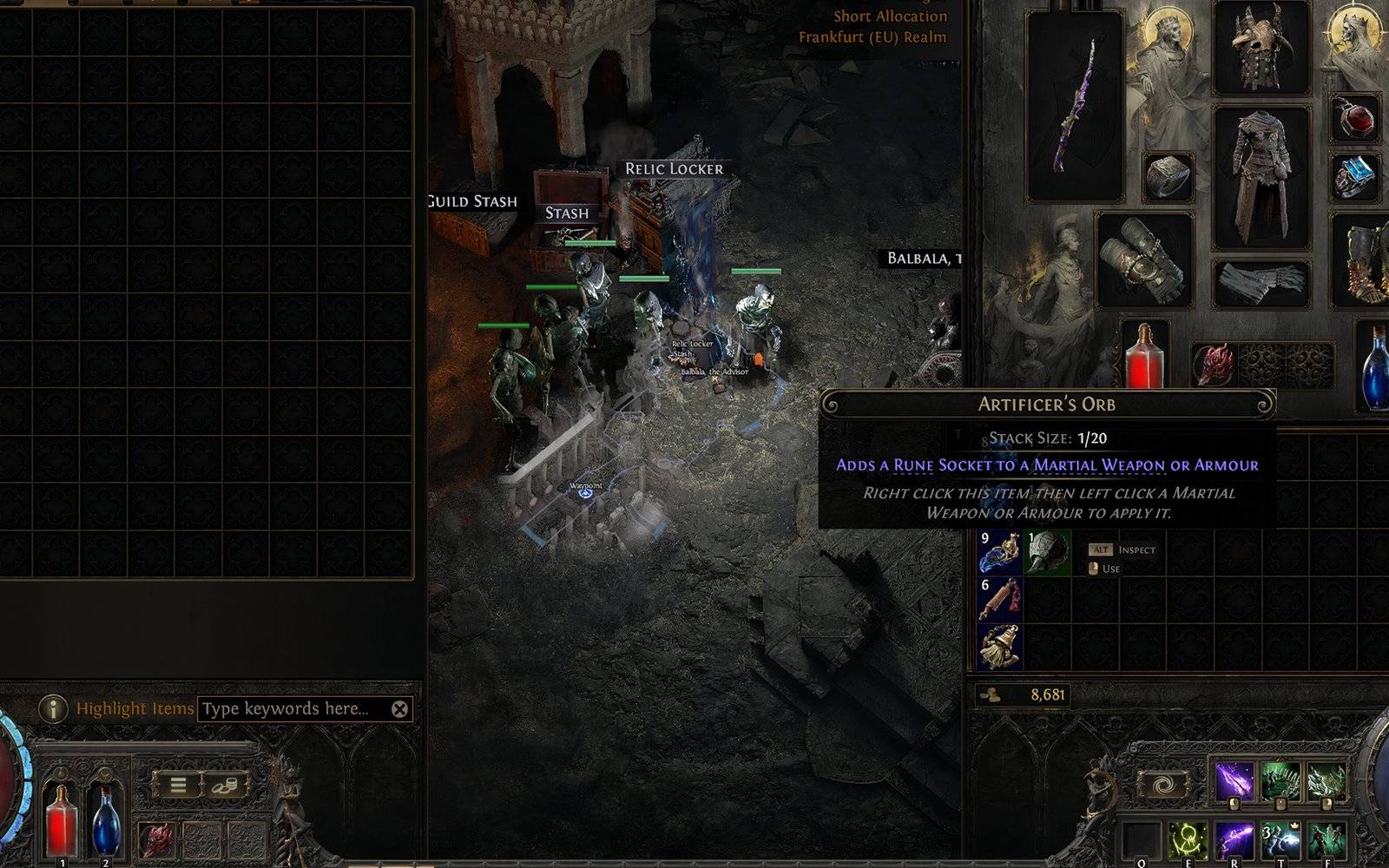Use the red life flask on hotbar

tap(62, 819)
